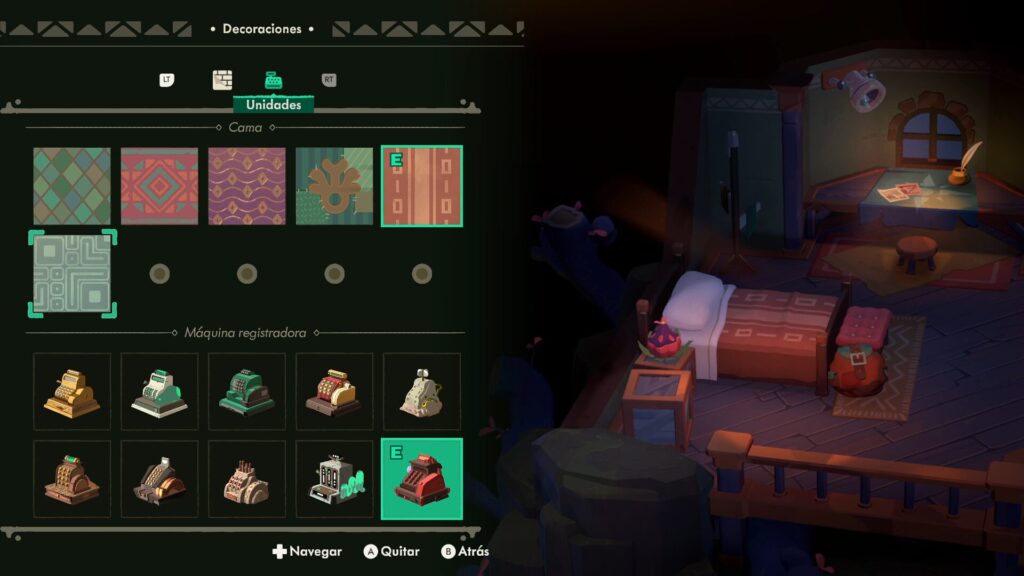Screen dimensions: 1024x576
Task: Select the teal bed cover with leaf emblem
Action: point(334,186)
